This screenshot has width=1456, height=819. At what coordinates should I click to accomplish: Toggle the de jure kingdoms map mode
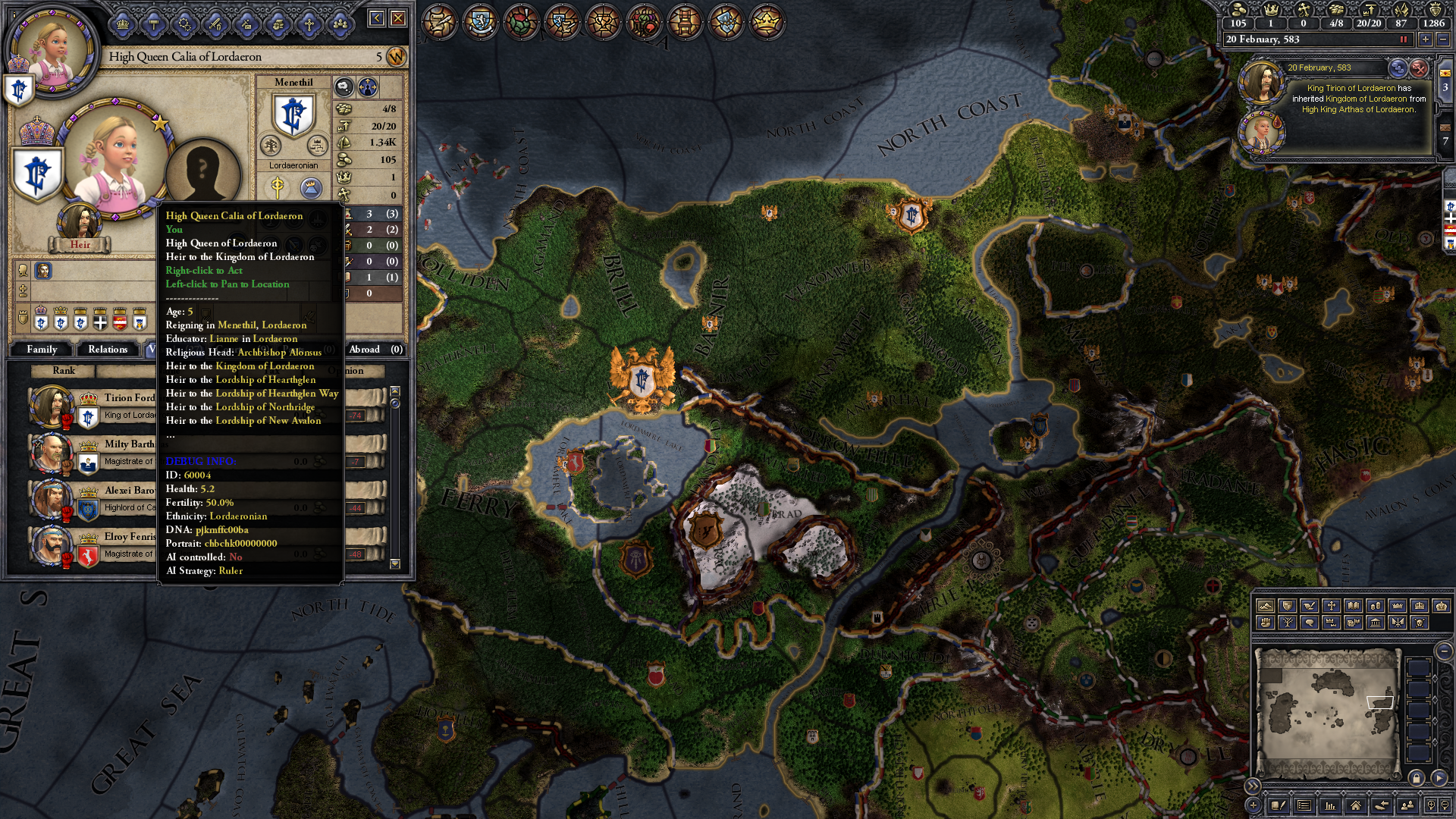click(1420, 607)
